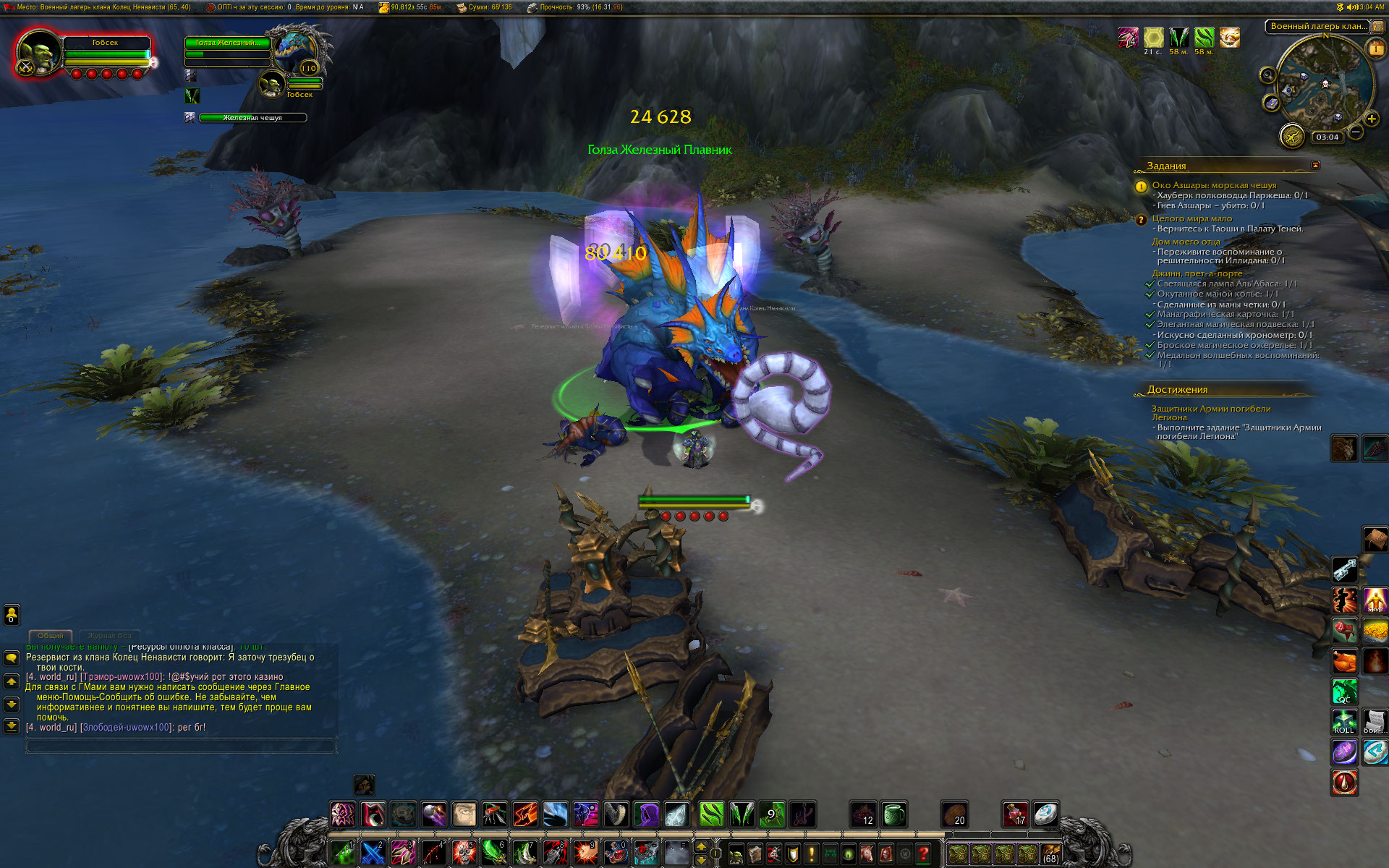This screenshot has width=1389, height=868.
Task: Zoom out the minimap with the minus button
Action: (x=1356, y=132)
